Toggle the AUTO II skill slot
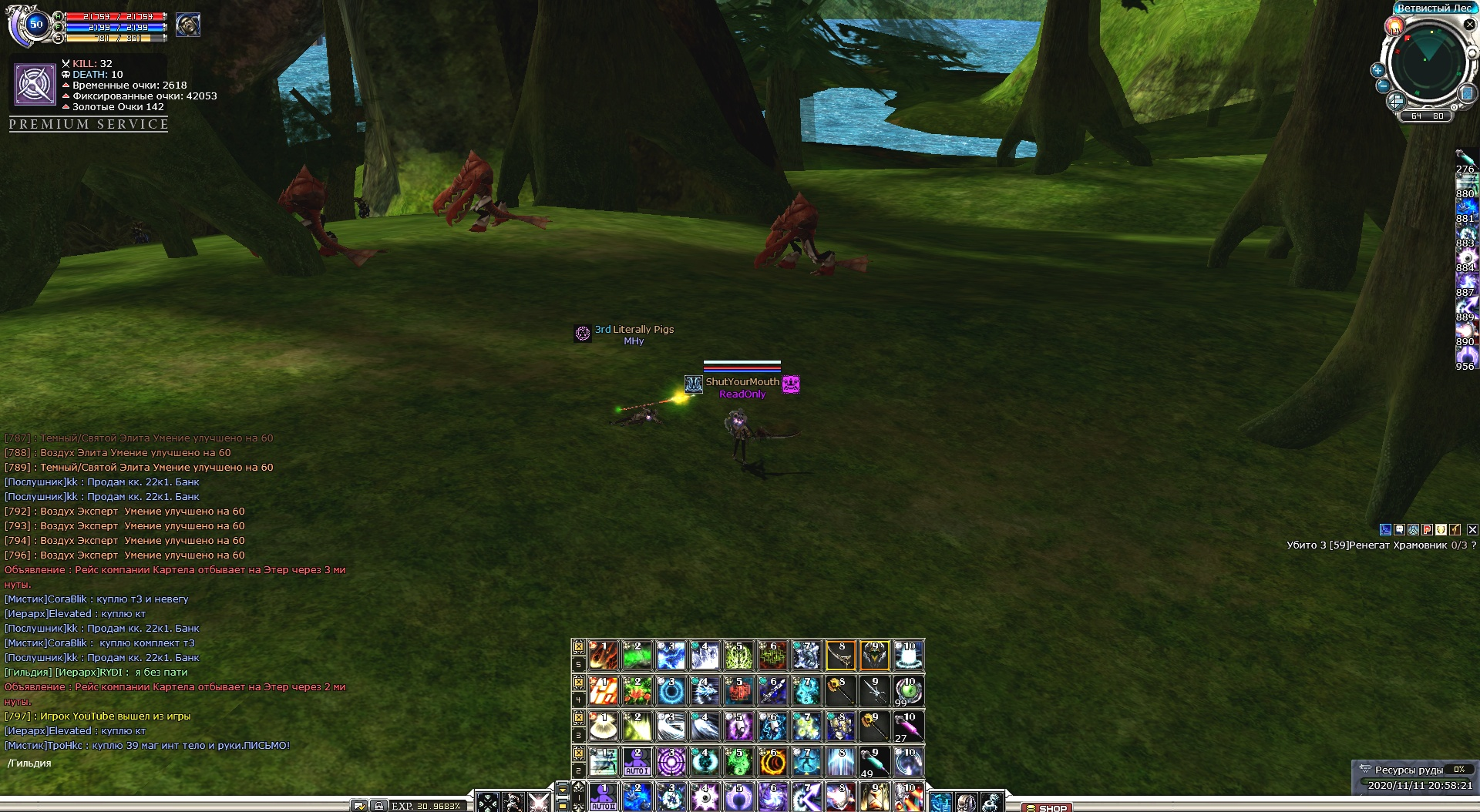1480x812 pixels. point(604,797)
